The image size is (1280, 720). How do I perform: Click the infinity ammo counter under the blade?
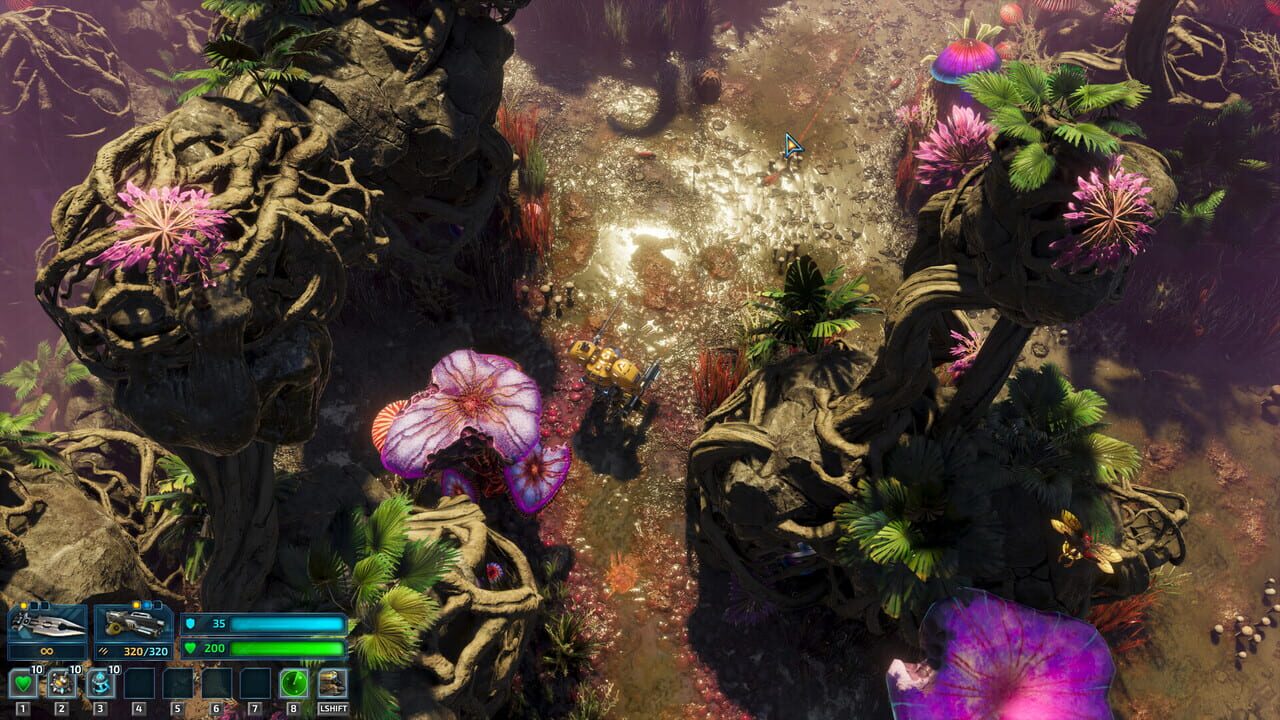click(x=45, y=649)
